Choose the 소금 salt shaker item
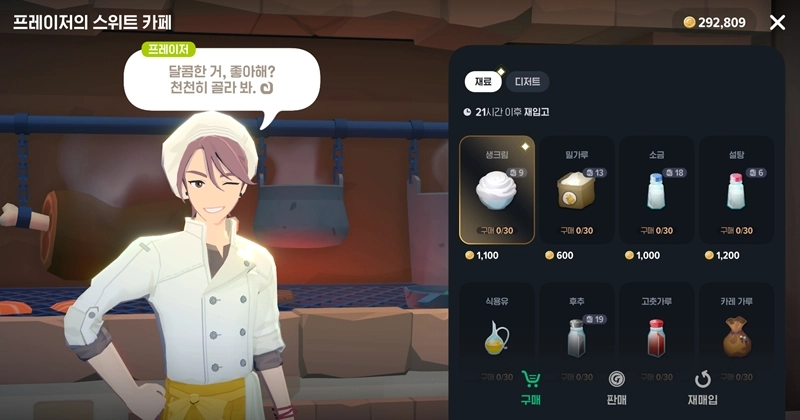800x420 pixels. tap(657, 190)
